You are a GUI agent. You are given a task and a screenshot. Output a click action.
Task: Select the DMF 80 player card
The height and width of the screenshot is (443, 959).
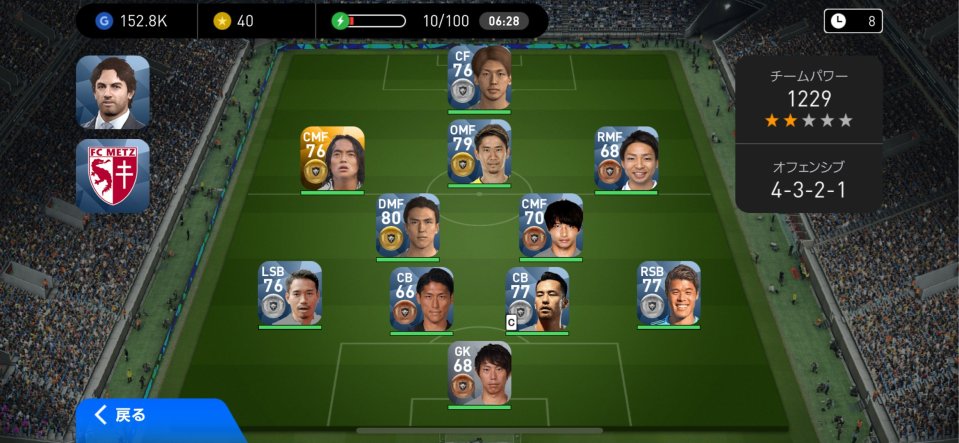pyautogui.click(x=407, y=225)
